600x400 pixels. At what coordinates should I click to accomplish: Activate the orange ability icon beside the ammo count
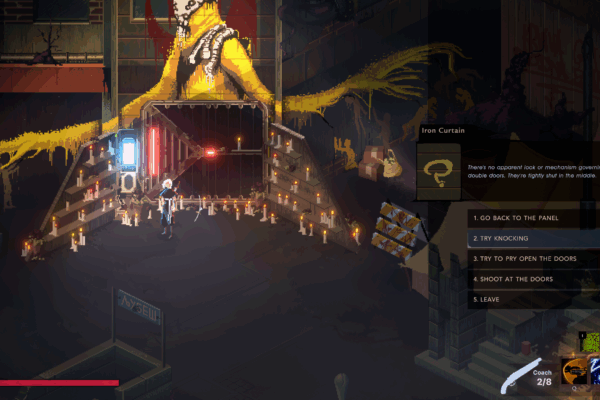pos(575,373)
